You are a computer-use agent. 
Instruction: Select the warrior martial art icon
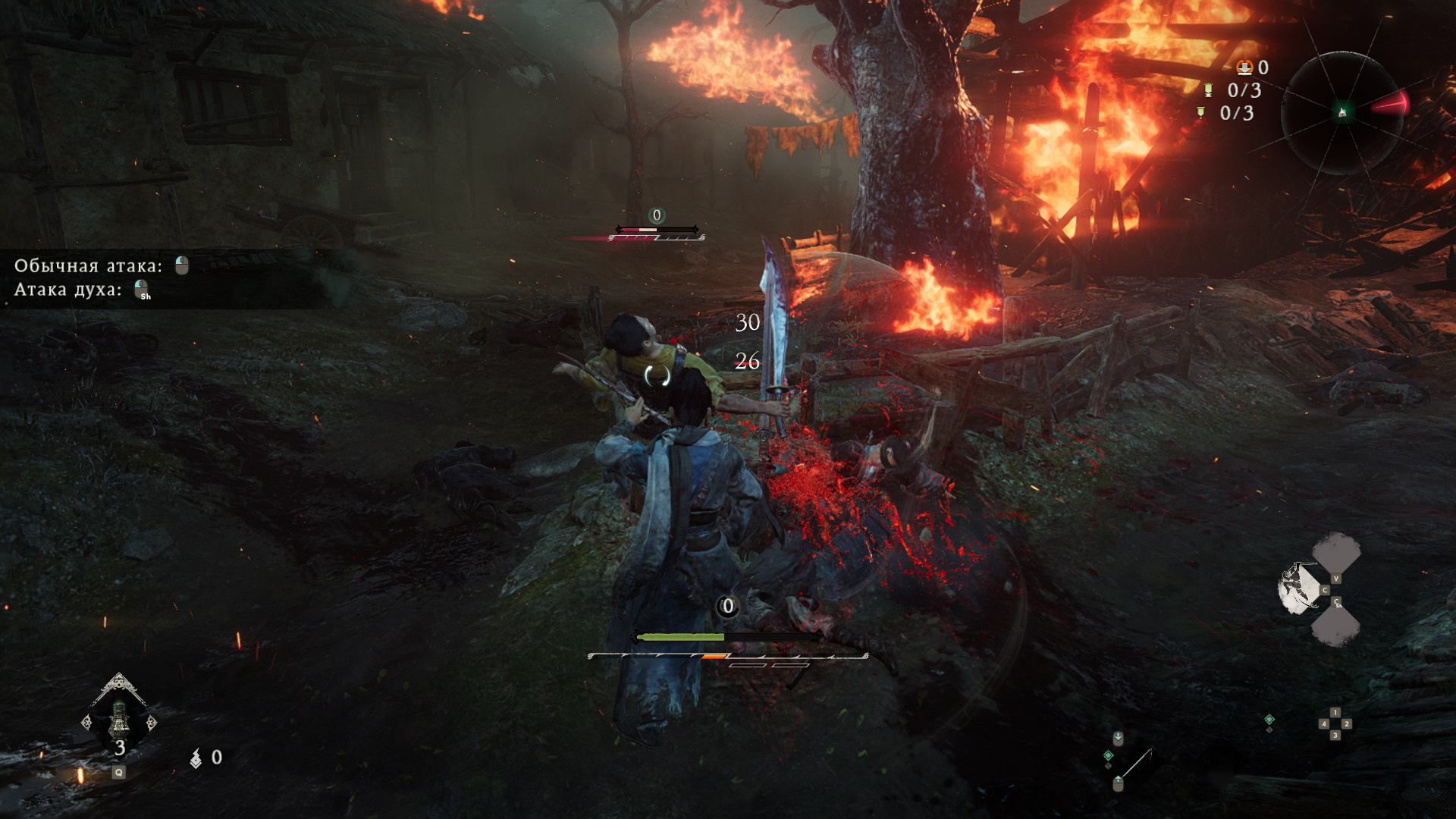pyautogui.click(x=1299, y=588)
